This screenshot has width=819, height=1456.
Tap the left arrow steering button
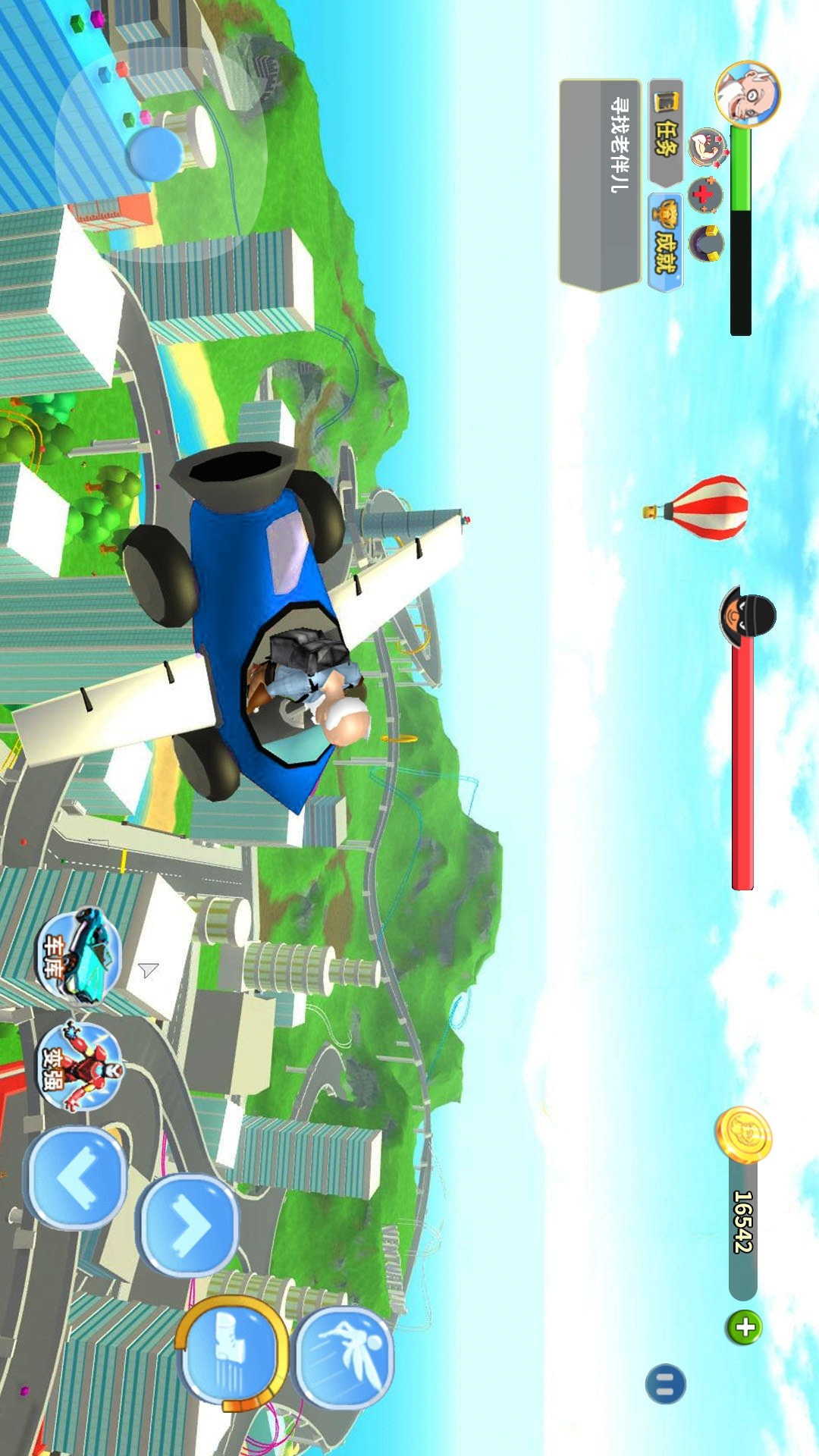pyautogui.click(x=76, y=1178)
